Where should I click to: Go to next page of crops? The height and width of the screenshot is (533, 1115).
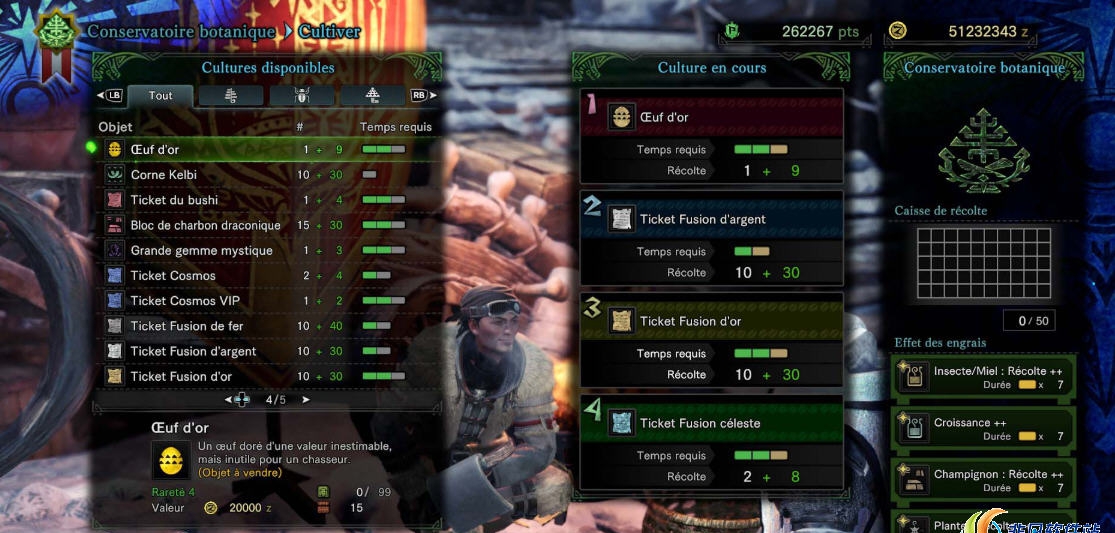306,400
